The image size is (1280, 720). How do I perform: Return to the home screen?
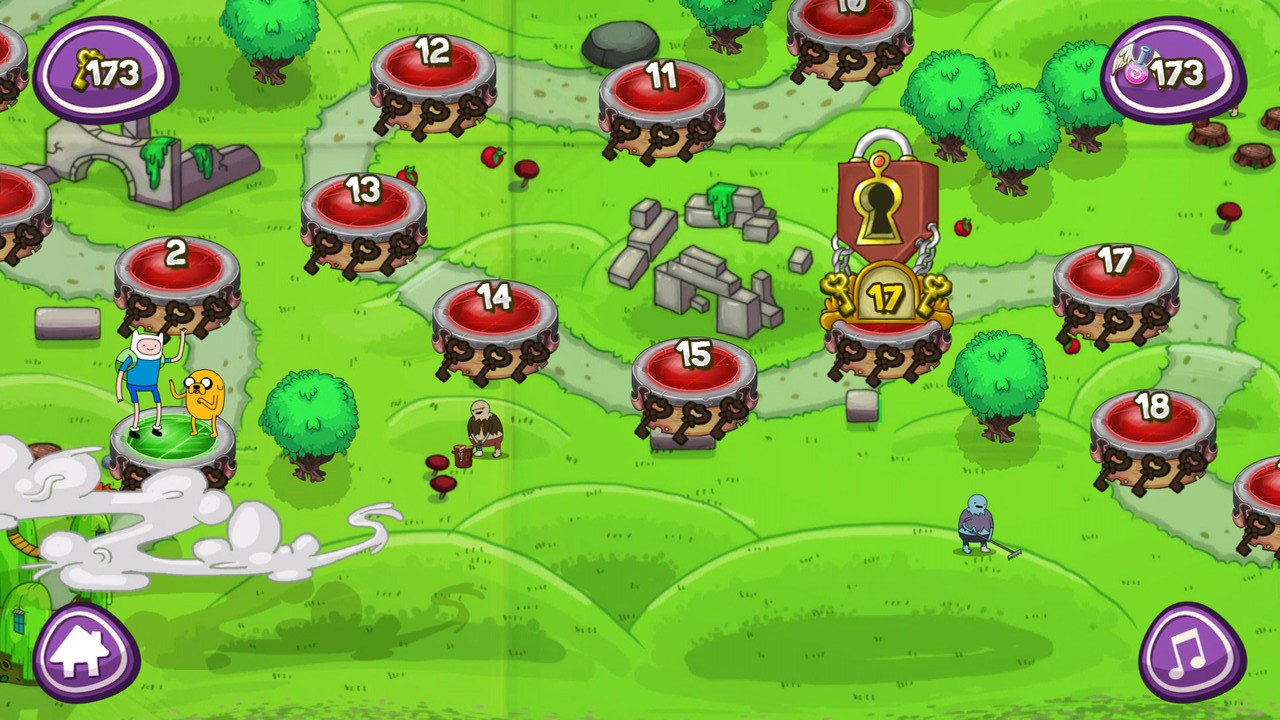(x=85, y=653)
